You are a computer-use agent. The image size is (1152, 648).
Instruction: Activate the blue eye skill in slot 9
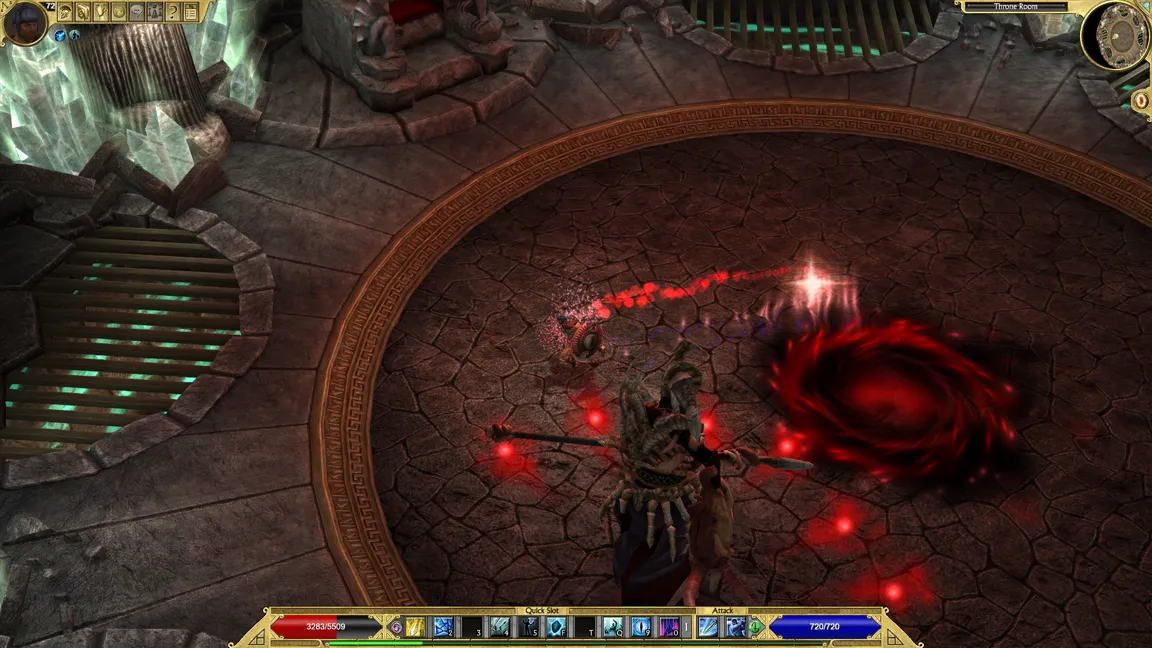[x=642, y=627]
